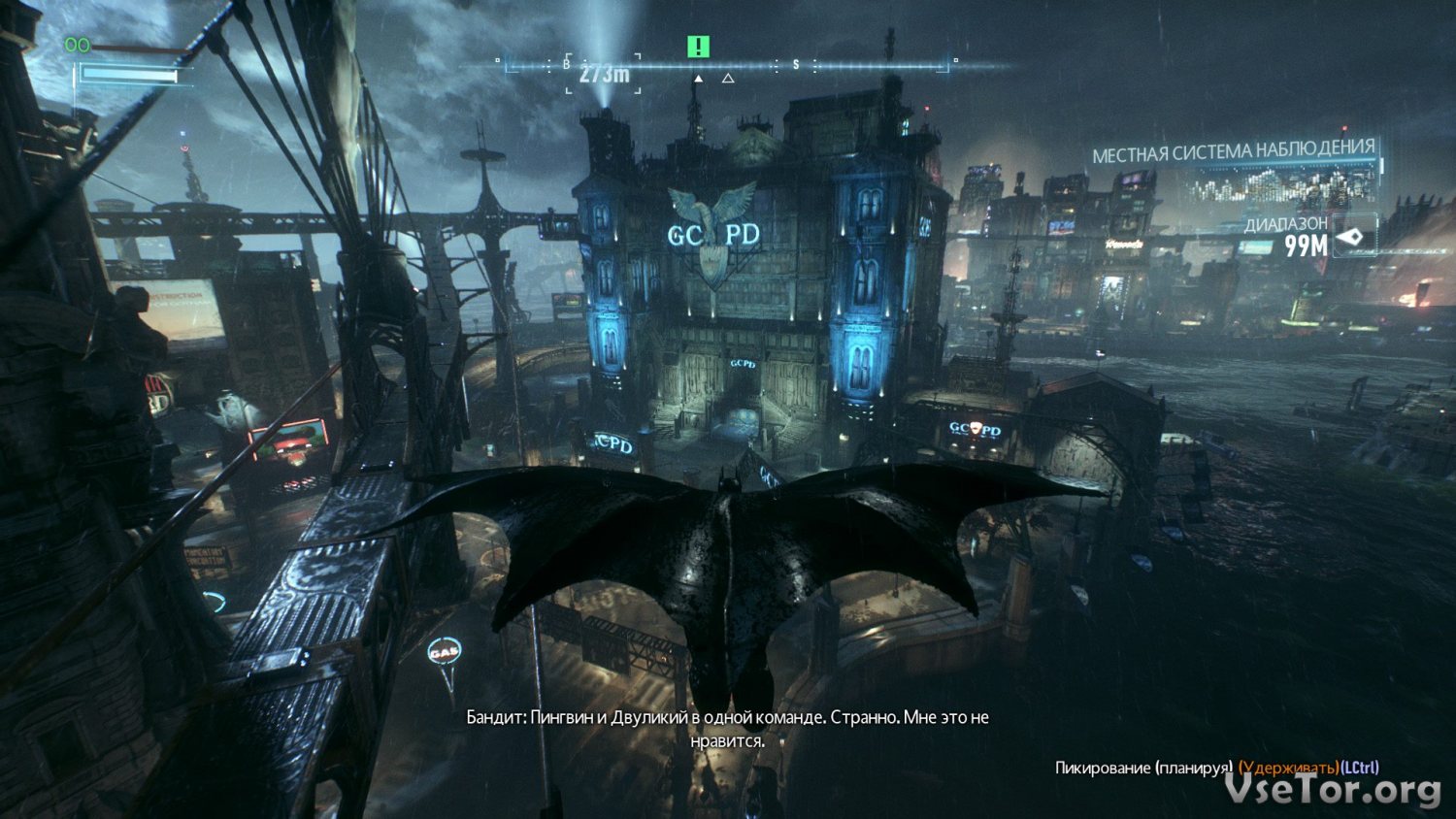Select the 273m waypoint bracket marker
Viewport: 1456px width, 819px height.
point(604,73)
